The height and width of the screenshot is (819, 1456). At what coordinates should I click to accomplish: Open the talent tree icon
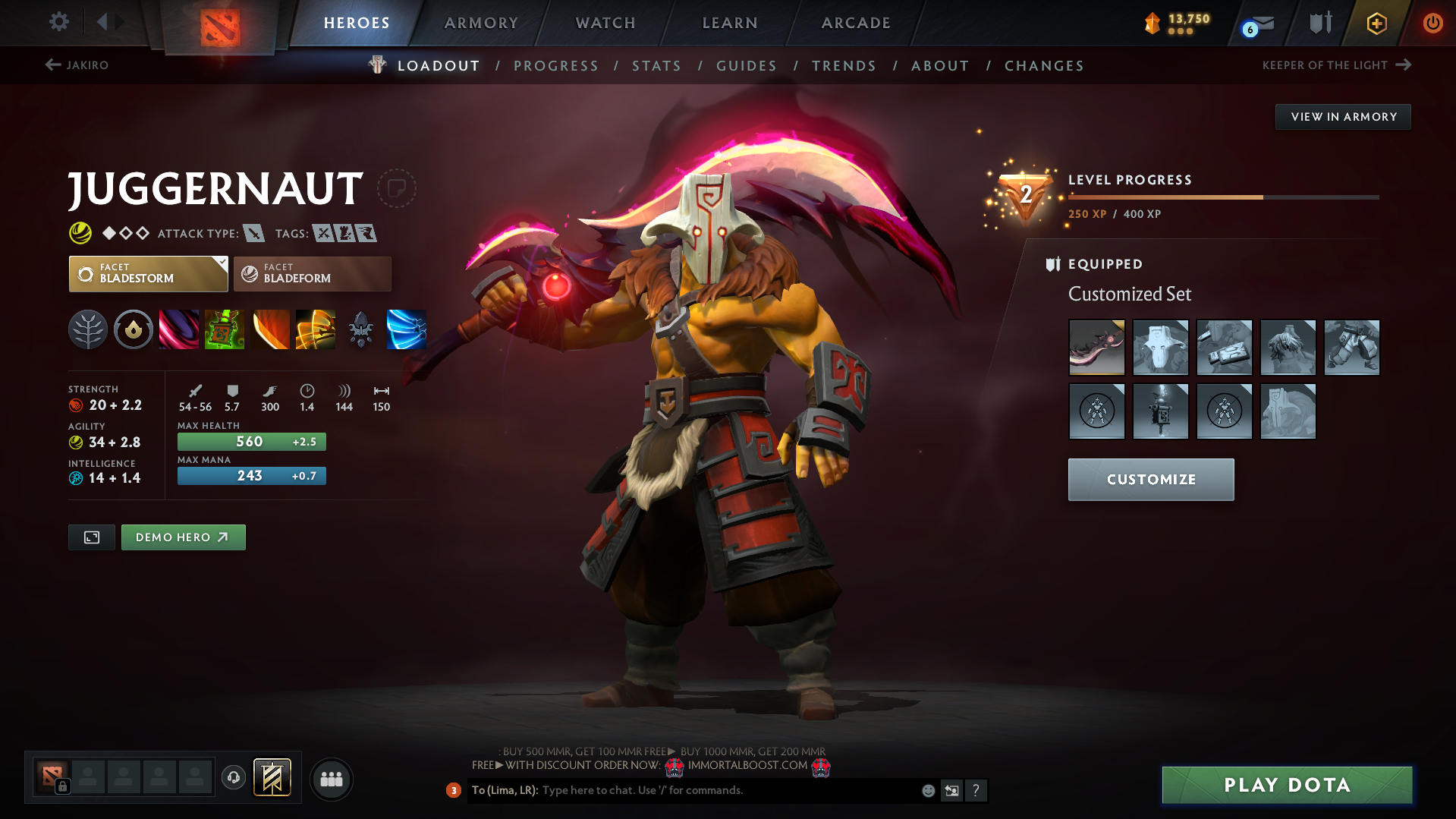pos(88,329)
